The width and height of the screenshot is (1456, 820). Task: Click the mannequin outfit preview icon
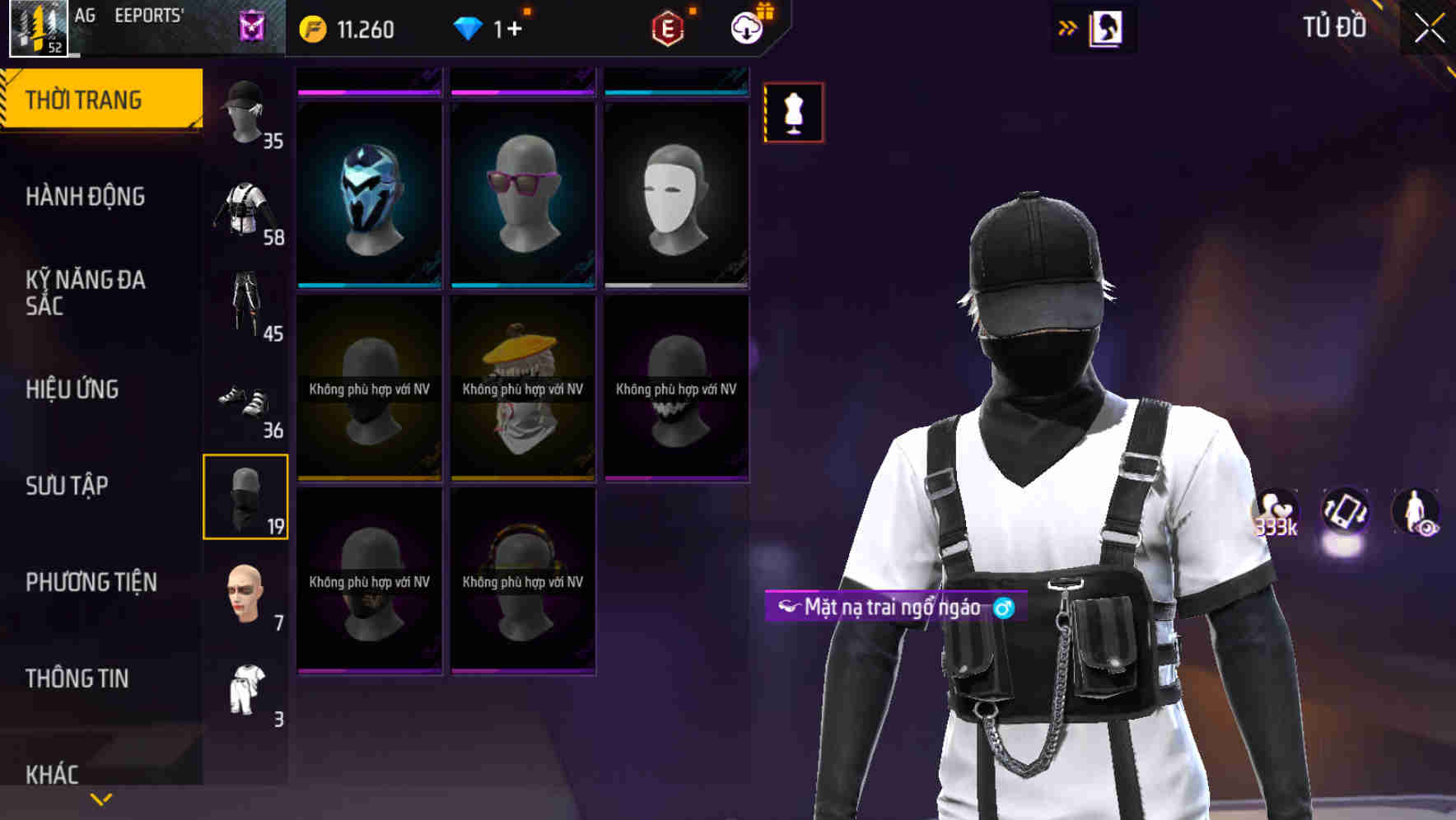[793, 112]
